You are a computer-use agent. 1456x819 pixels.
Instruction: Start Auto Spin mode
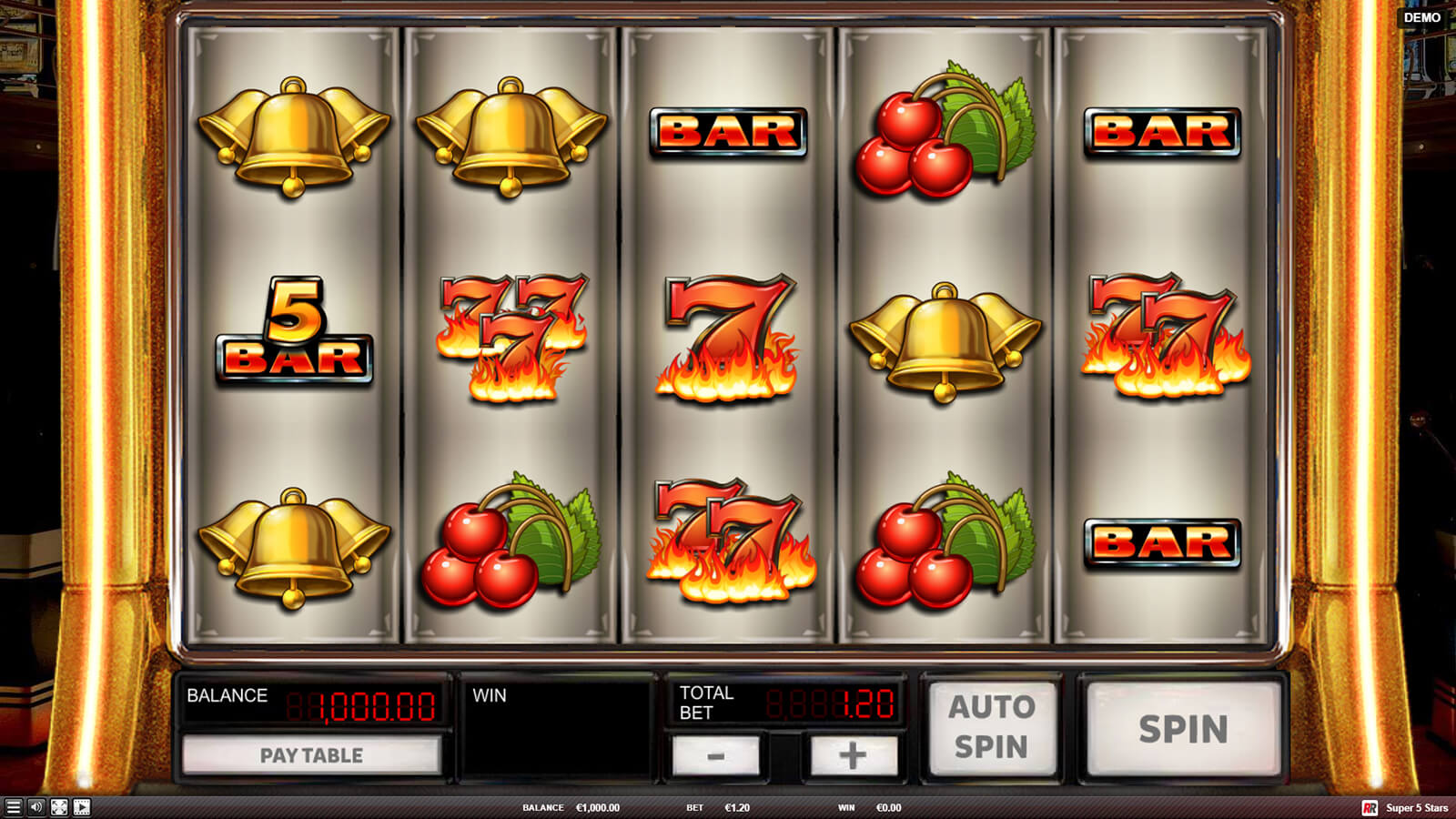tap(991, 727)
